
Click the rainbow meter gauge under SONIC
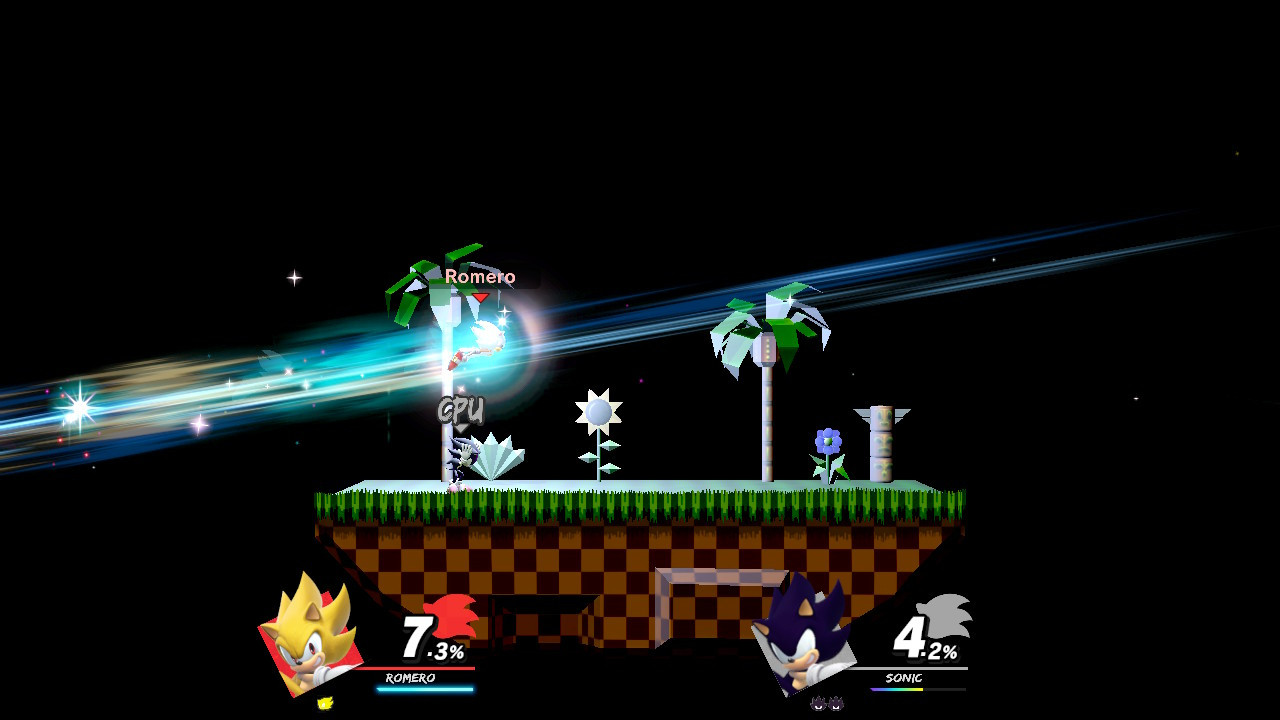897,689
